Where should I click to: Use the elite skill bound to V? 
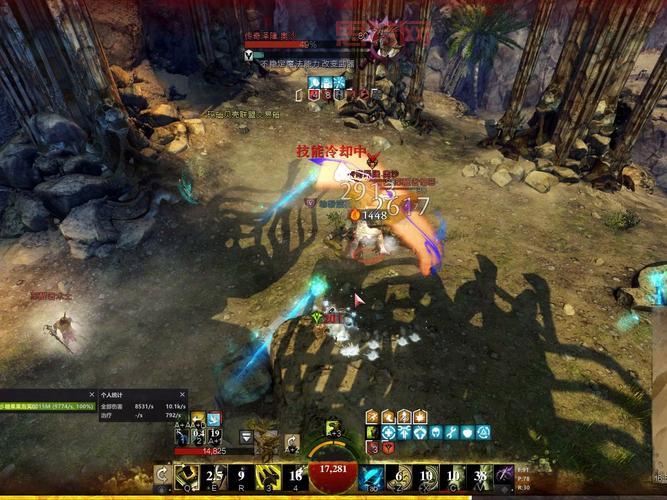pyautogui.click(x=480, y=475)
